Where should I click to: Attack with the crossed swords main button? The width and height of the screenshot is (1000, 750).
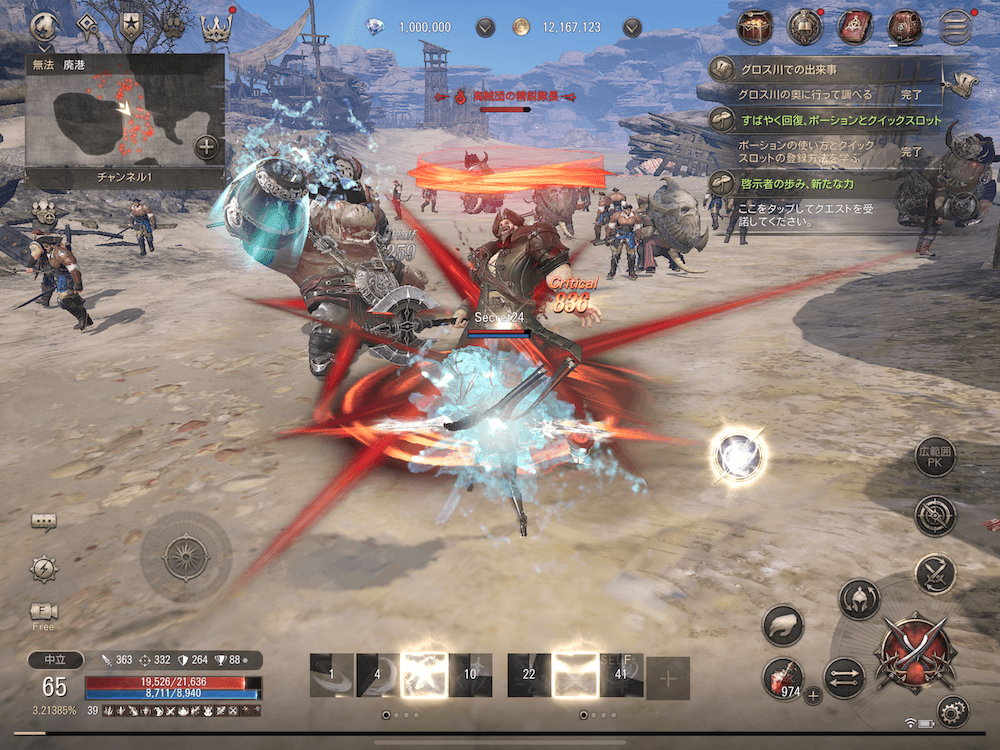[912, 654]
